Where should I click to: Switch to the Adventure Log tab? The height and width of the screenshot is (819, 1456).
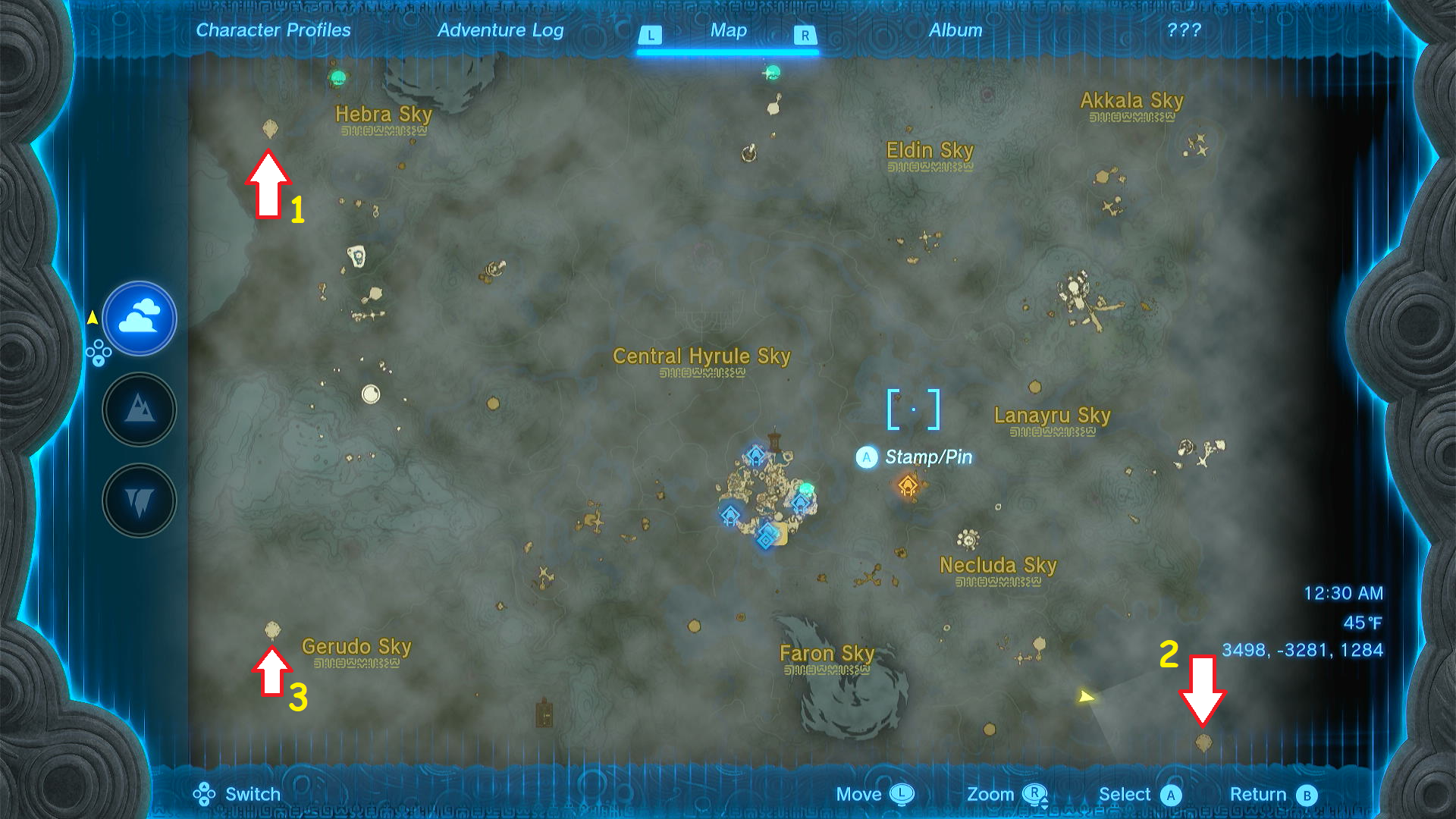500,30
